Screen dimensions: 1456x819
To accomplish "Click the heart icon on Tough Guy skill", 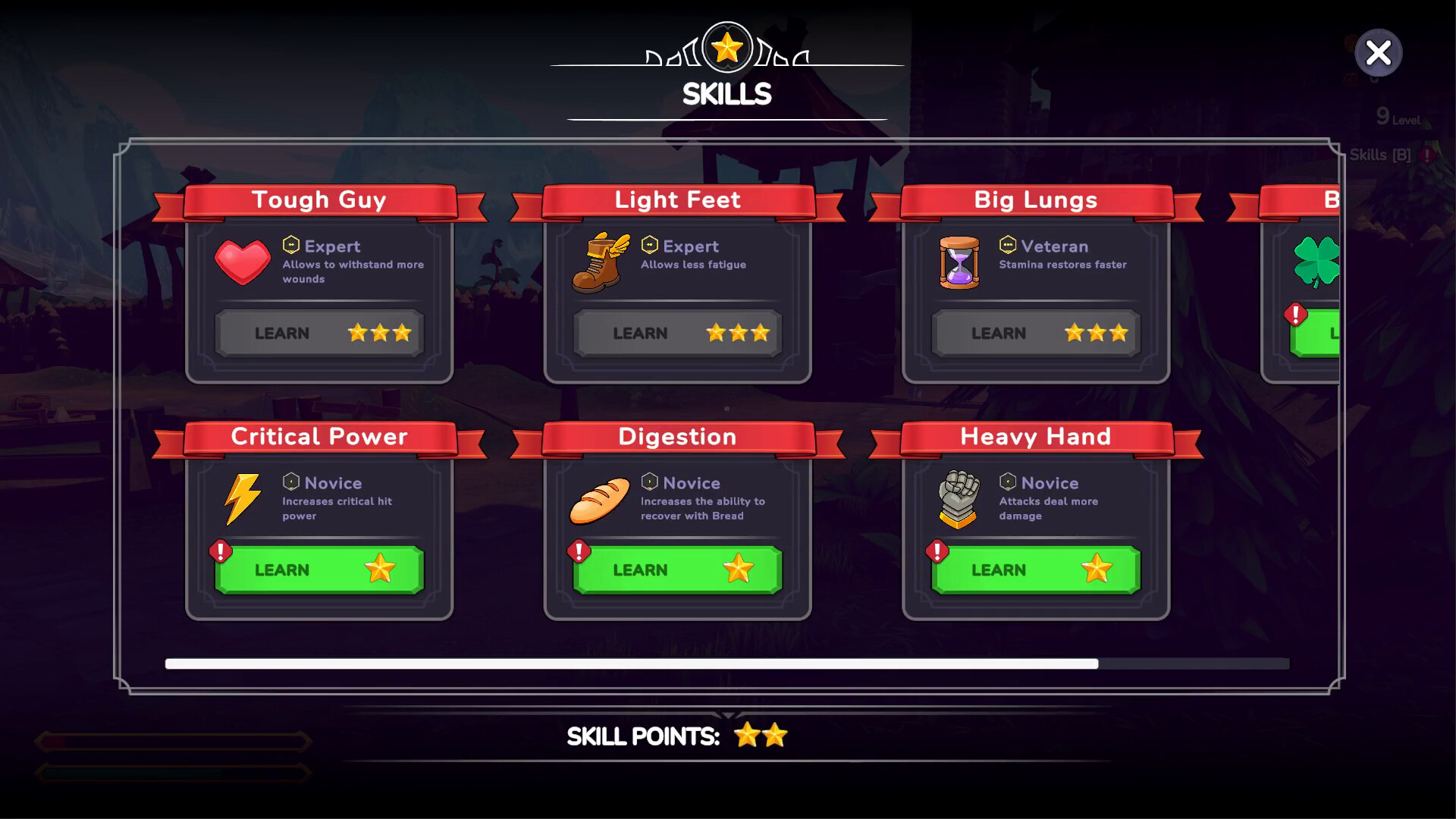I will click(x=243, y=264).
